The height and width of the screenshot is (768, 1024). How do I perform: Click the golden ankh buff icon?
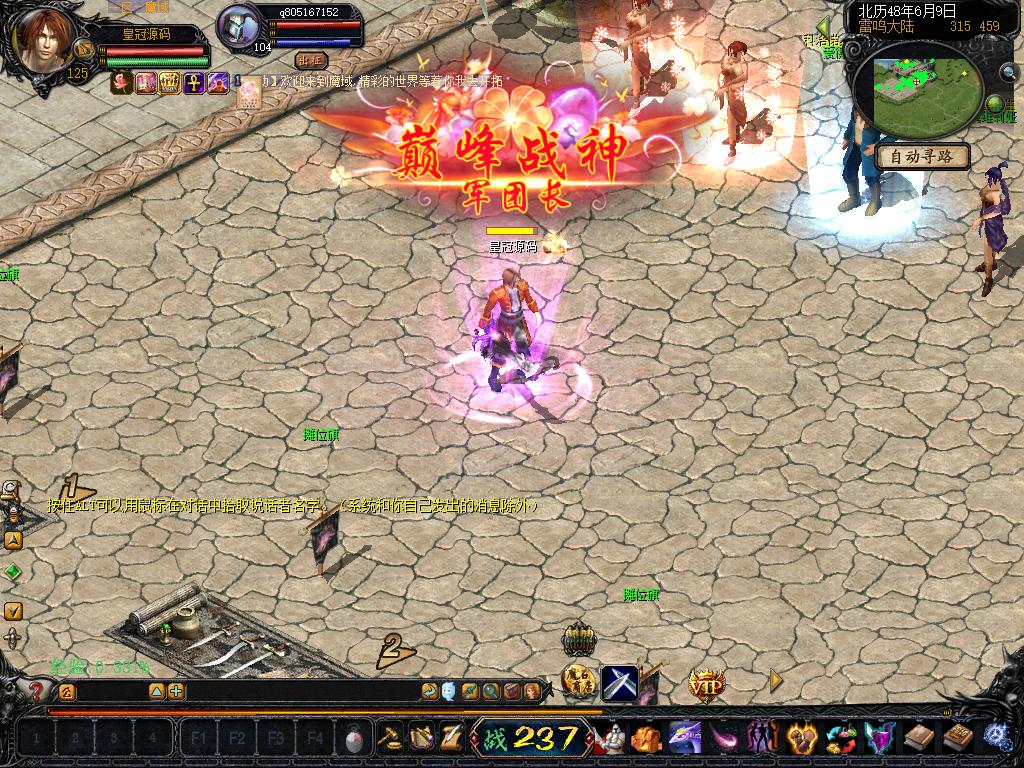[x=193, y=82]
